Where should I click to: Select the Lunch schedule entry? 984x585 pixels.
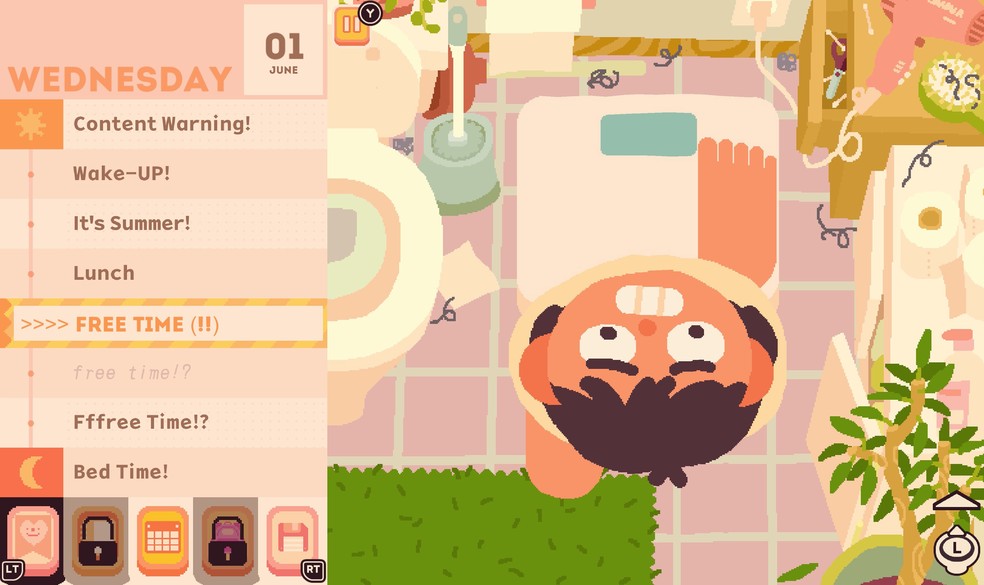(103, 273)
